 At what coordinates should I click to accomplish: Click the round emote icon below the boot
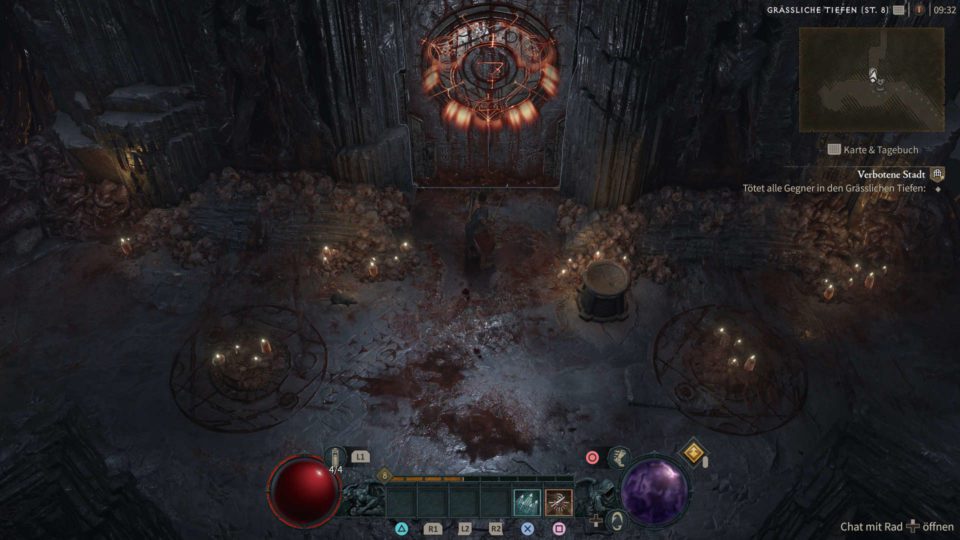click(617, 520)
